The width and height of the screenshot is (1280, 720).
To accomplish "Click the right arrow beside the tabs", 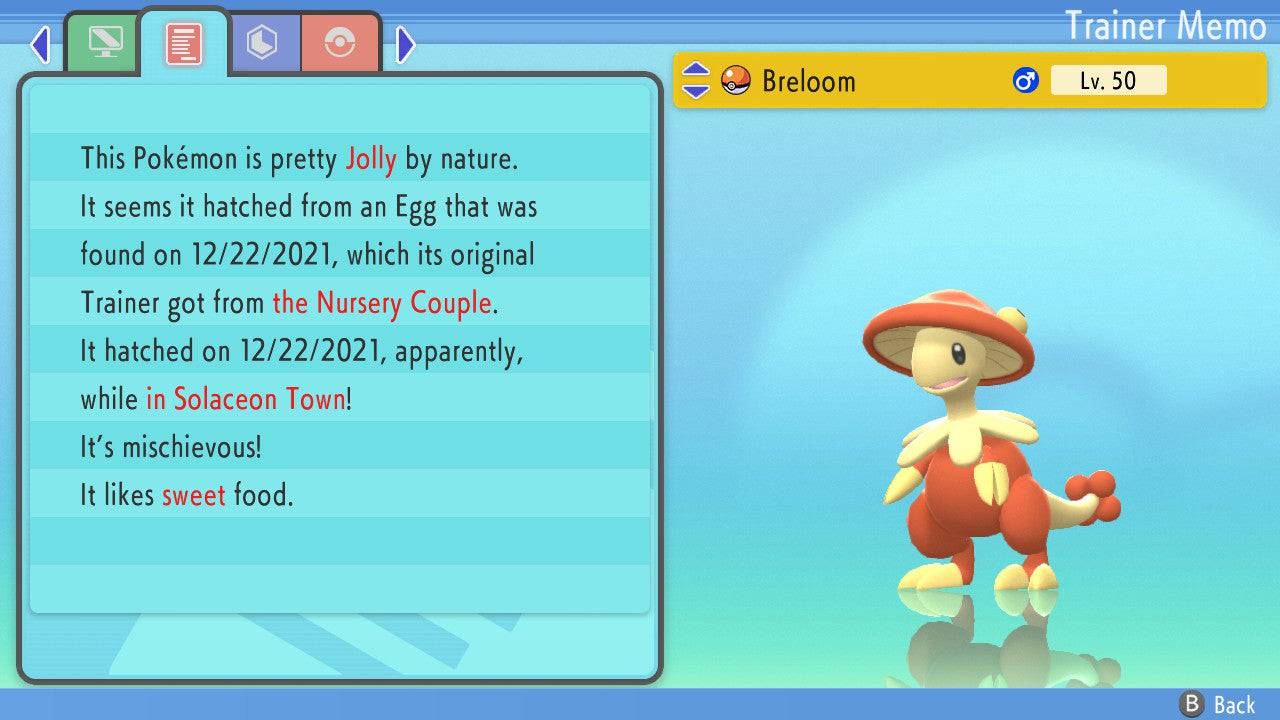I will pyautogui.click(x=405, y=44).
